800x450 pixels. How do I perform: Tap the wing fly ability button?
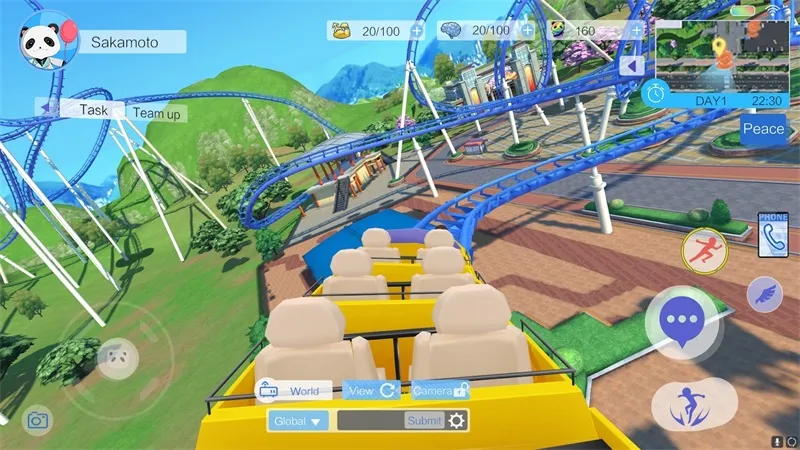tap(764, 295)
